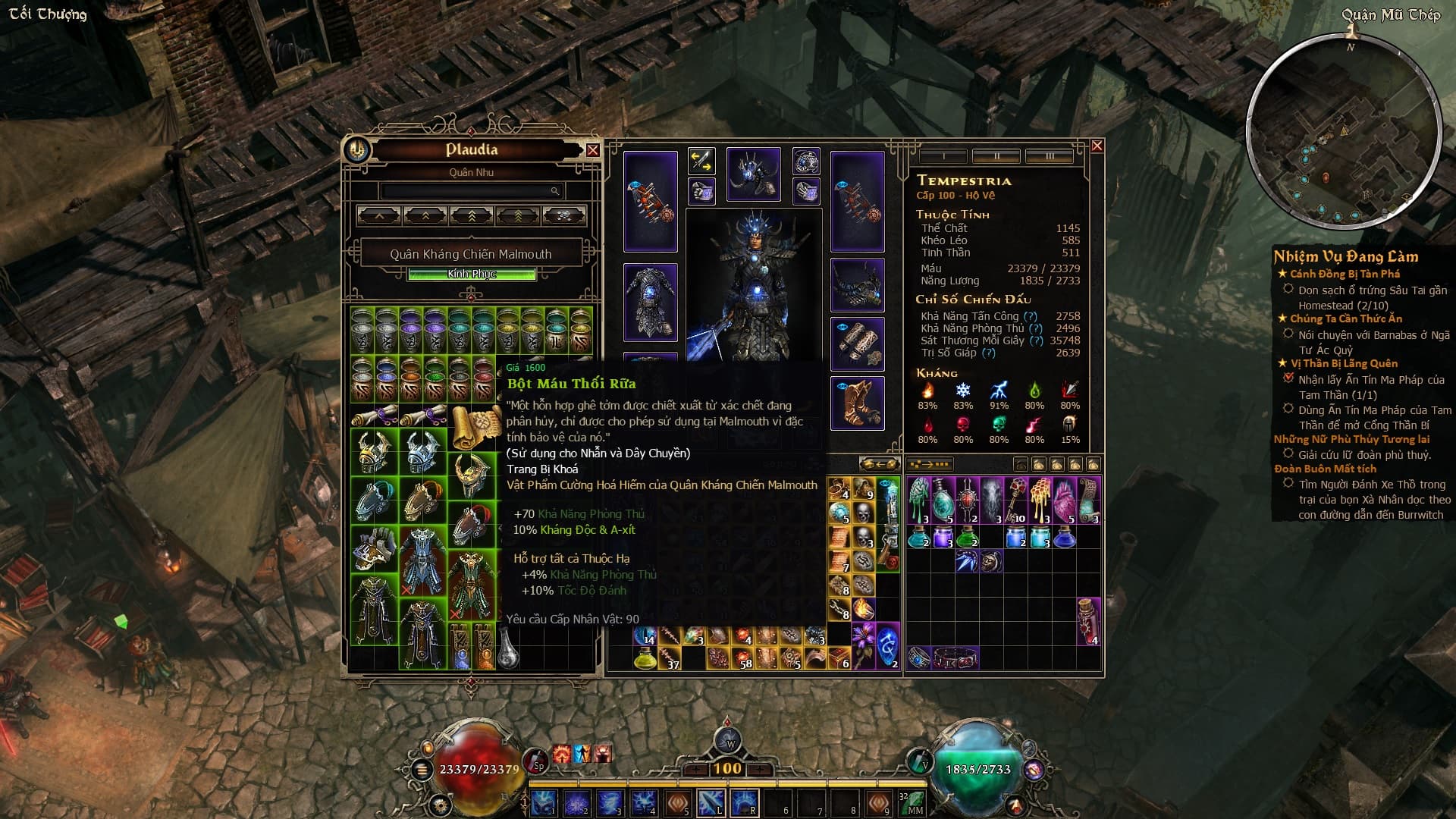Switch to character sheet tab III
The height and width of the screenshot is (819, 1456).
(1050, 156)
